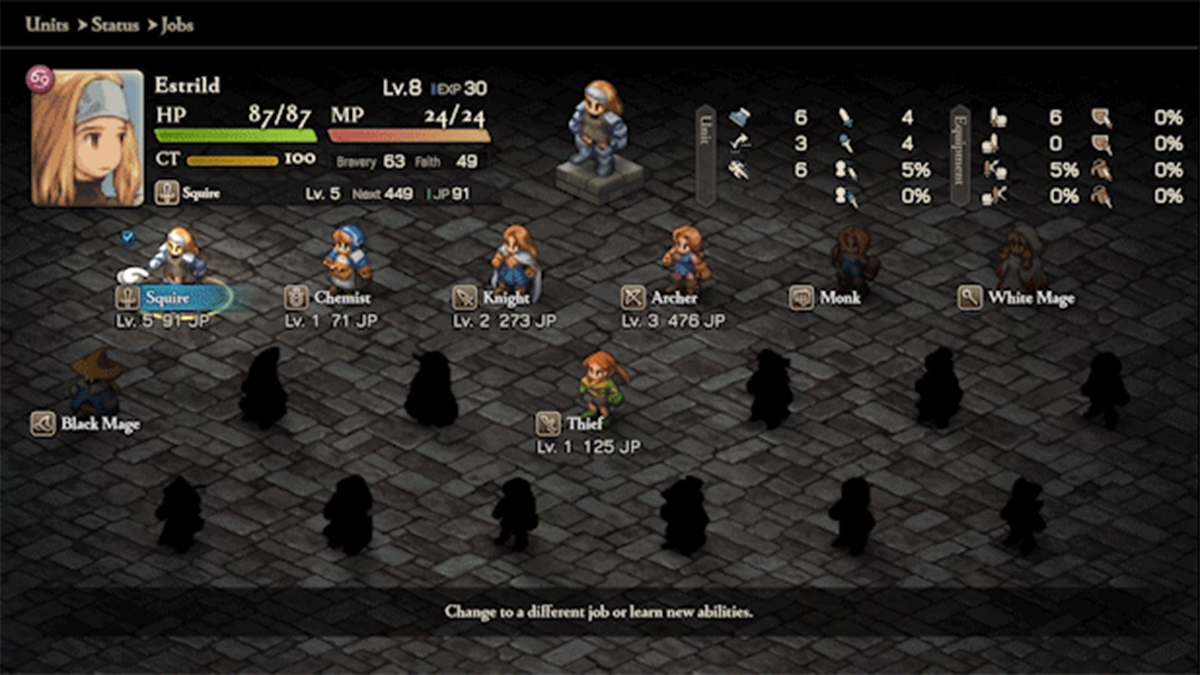Choose the White Mage job
Screen dimensions: 1200x675
1030,297
